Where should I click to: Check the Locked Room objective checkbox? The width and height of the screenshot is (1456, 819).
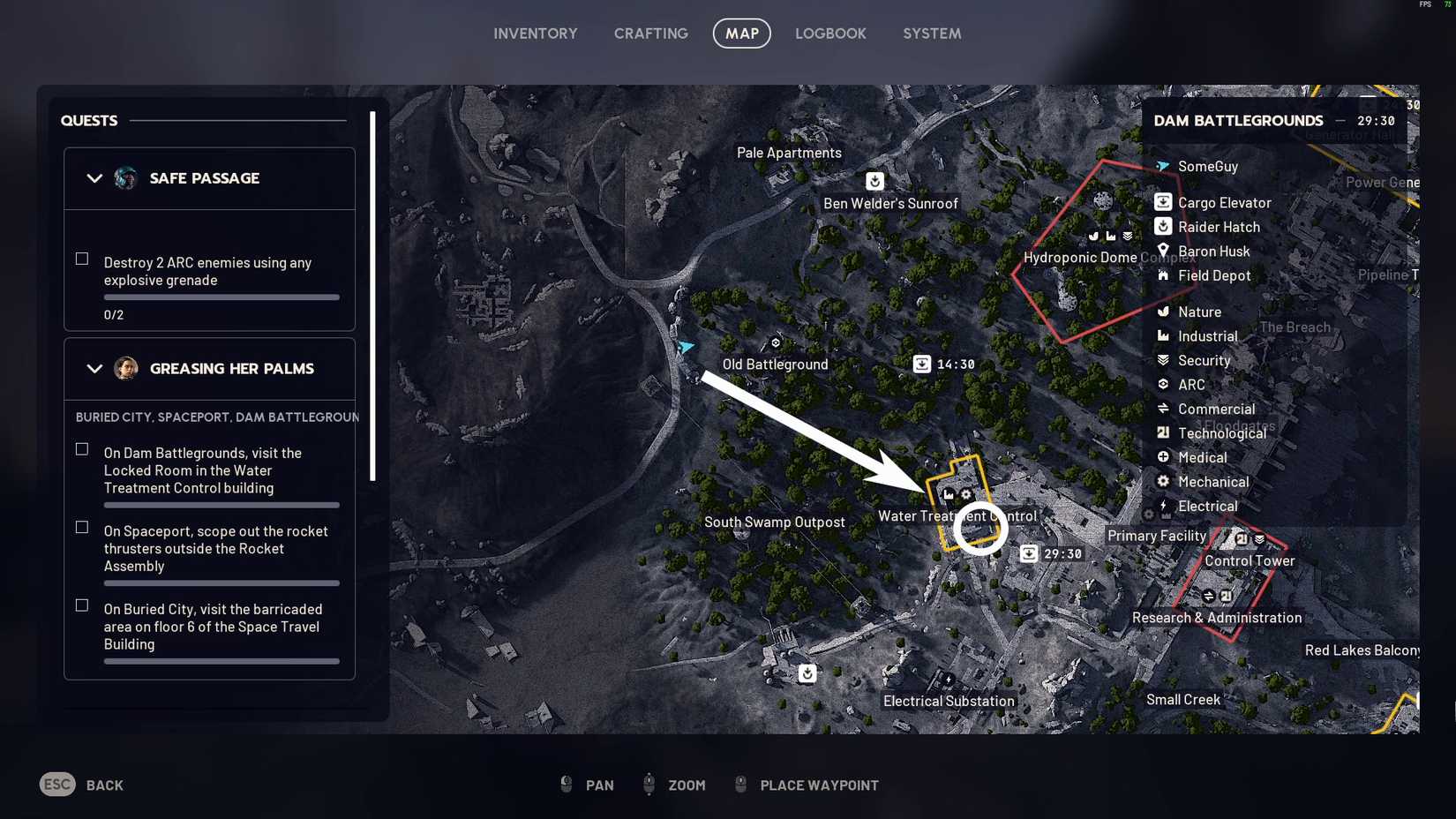[x=82, y=449]
